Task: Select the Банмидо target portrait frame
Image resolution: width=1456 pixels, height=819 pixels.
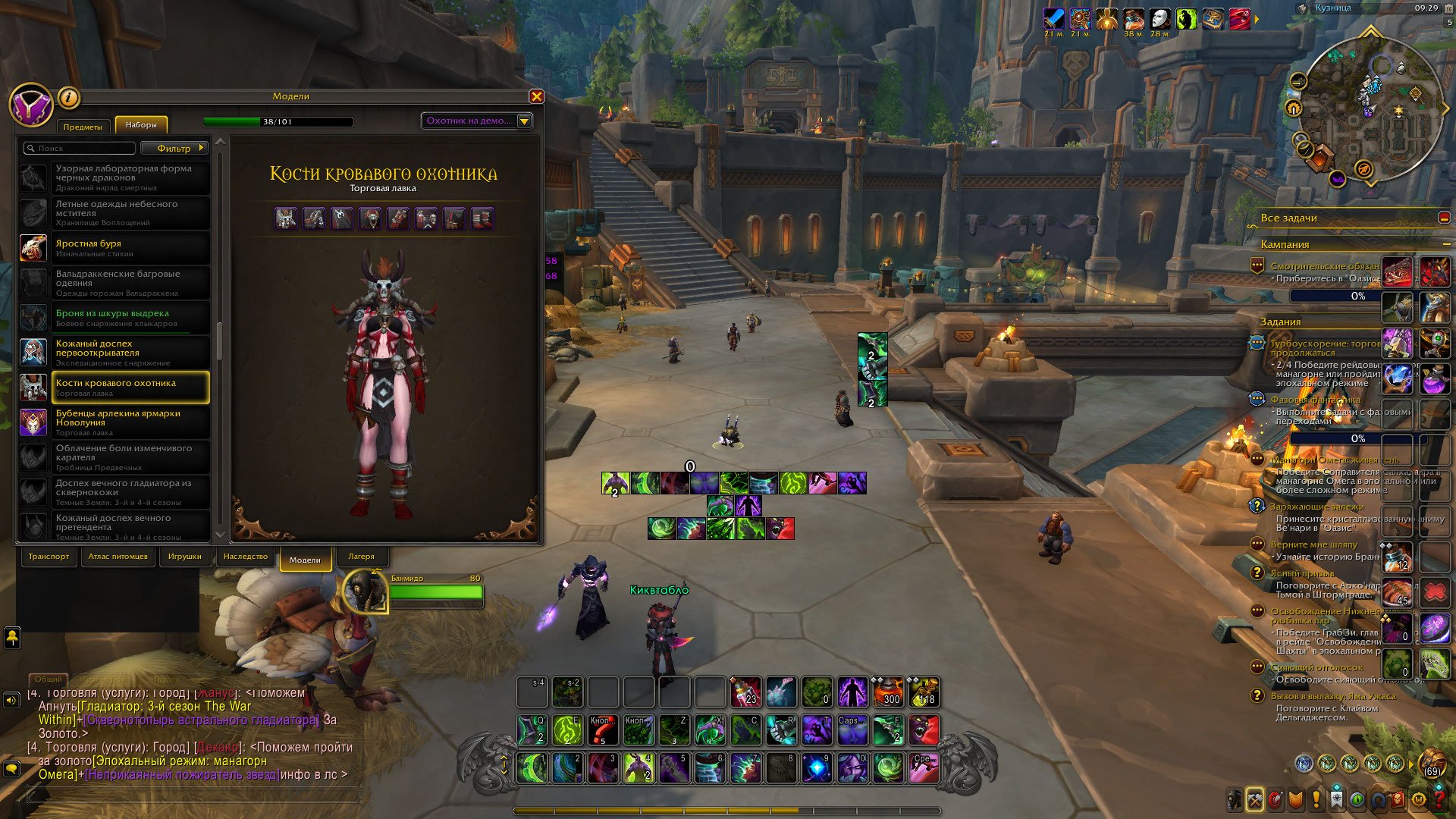Action: coord(366,591)
